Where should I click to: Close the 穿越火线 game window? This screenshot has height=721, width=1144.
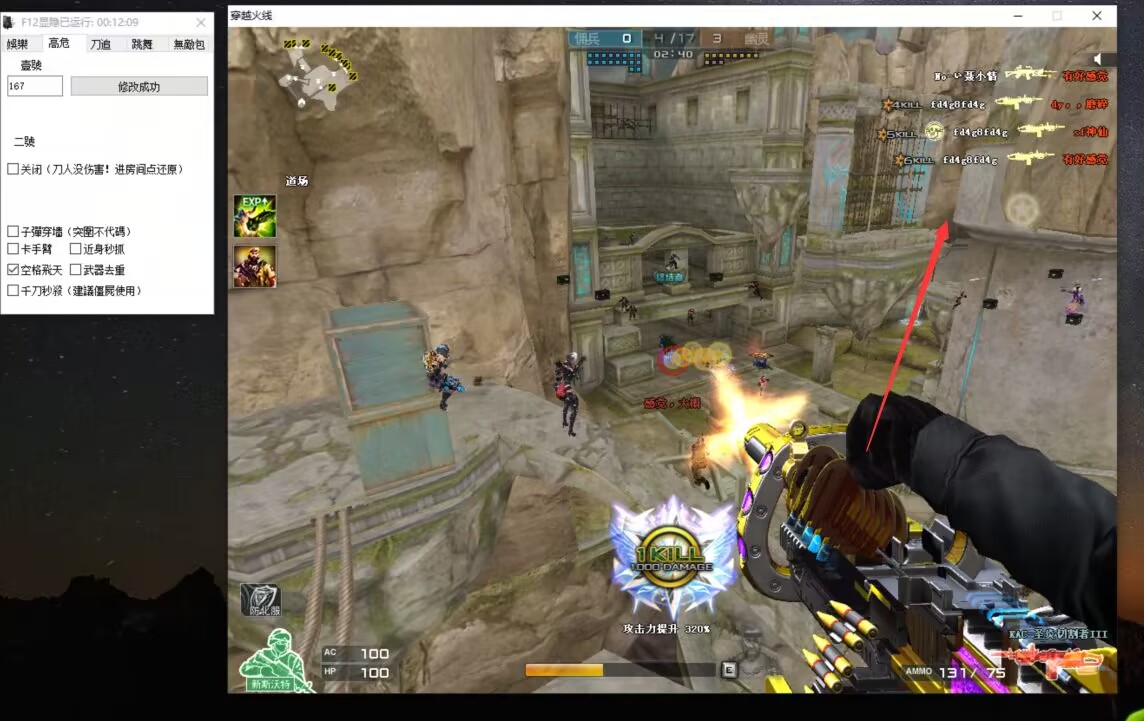(1097, 15)
